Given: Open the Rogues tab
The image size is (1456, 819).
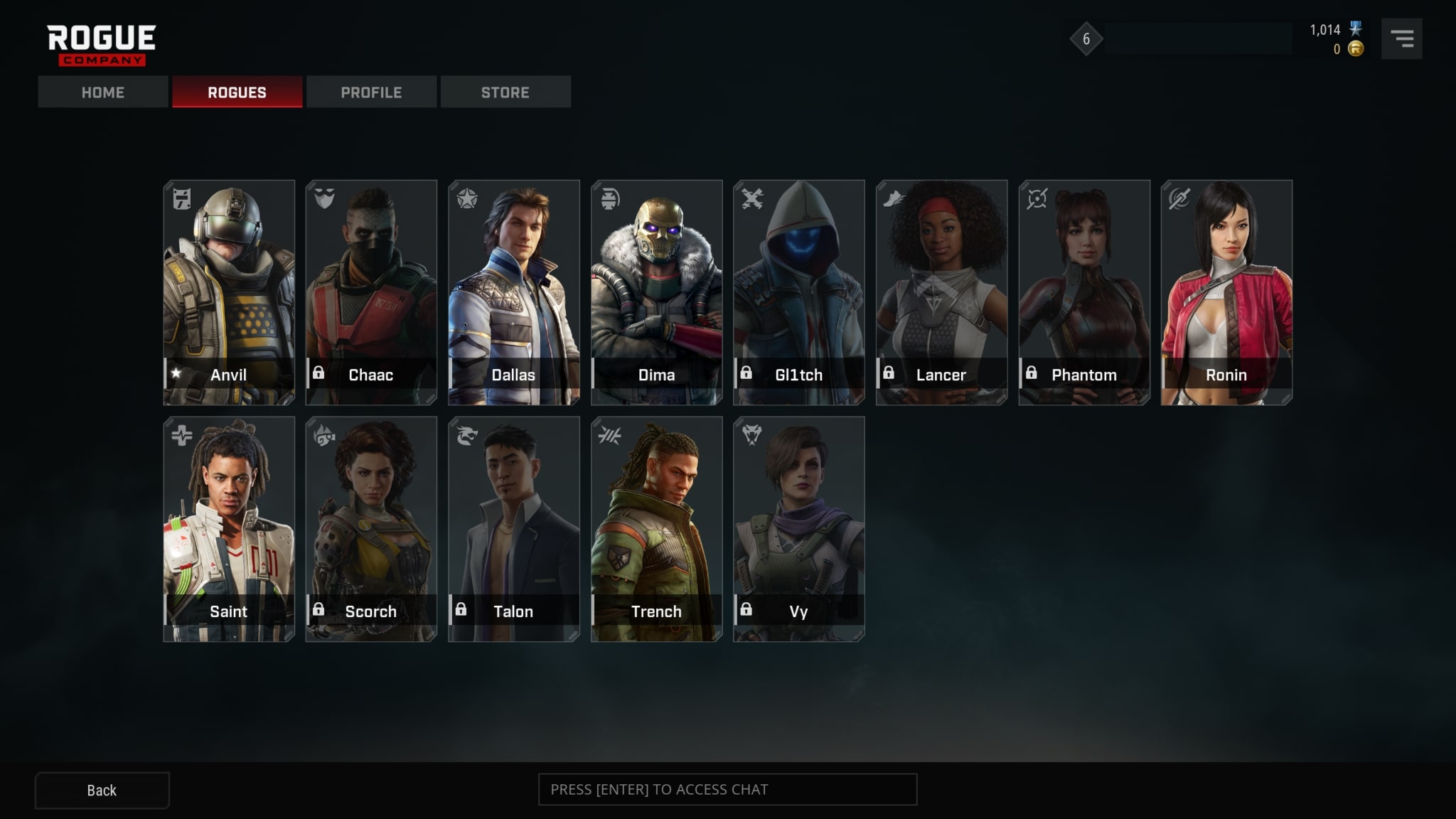Looking at the screenshot, I should (237, 92).
